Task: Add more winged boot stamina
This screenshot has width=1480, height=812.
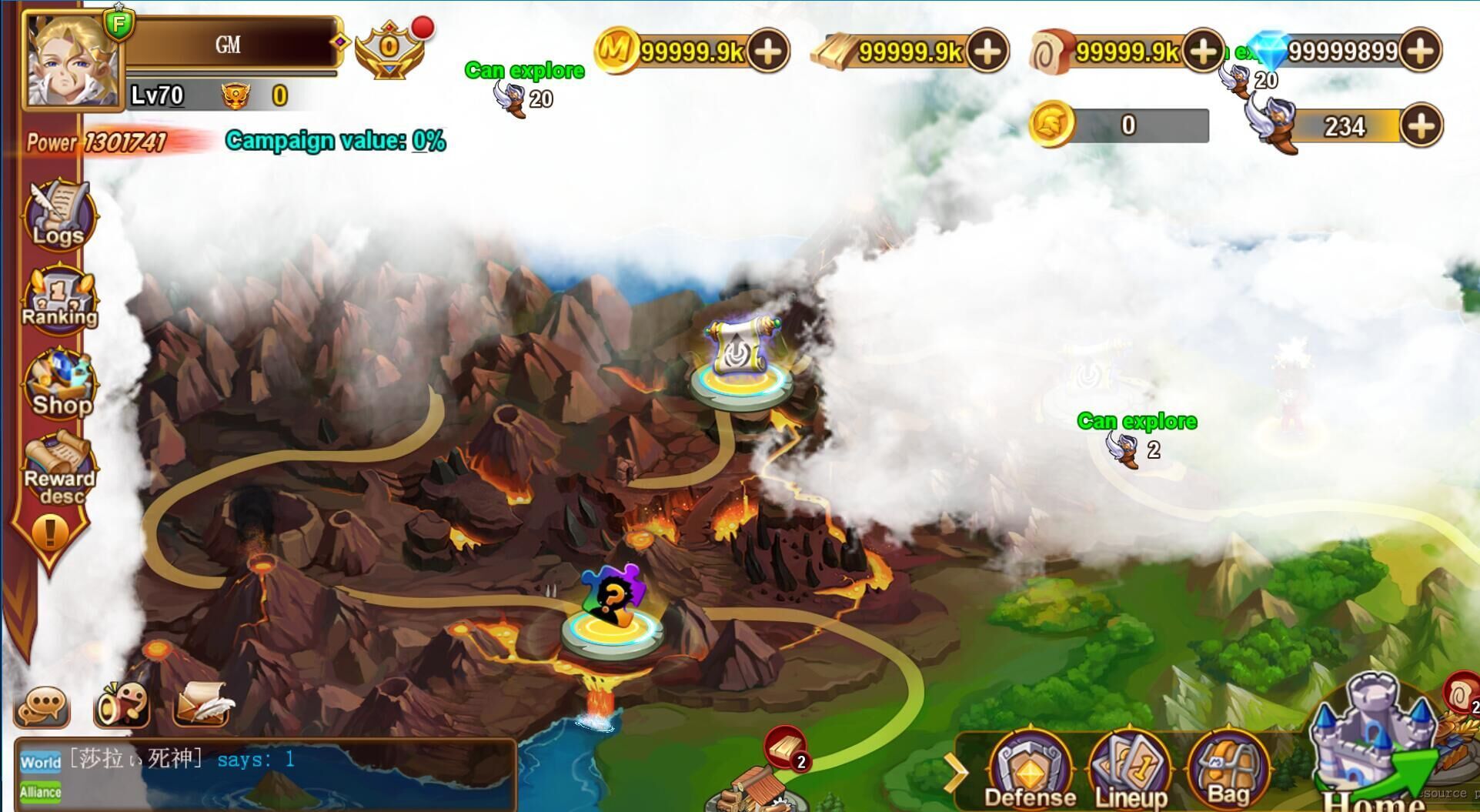Action: 1420,125
